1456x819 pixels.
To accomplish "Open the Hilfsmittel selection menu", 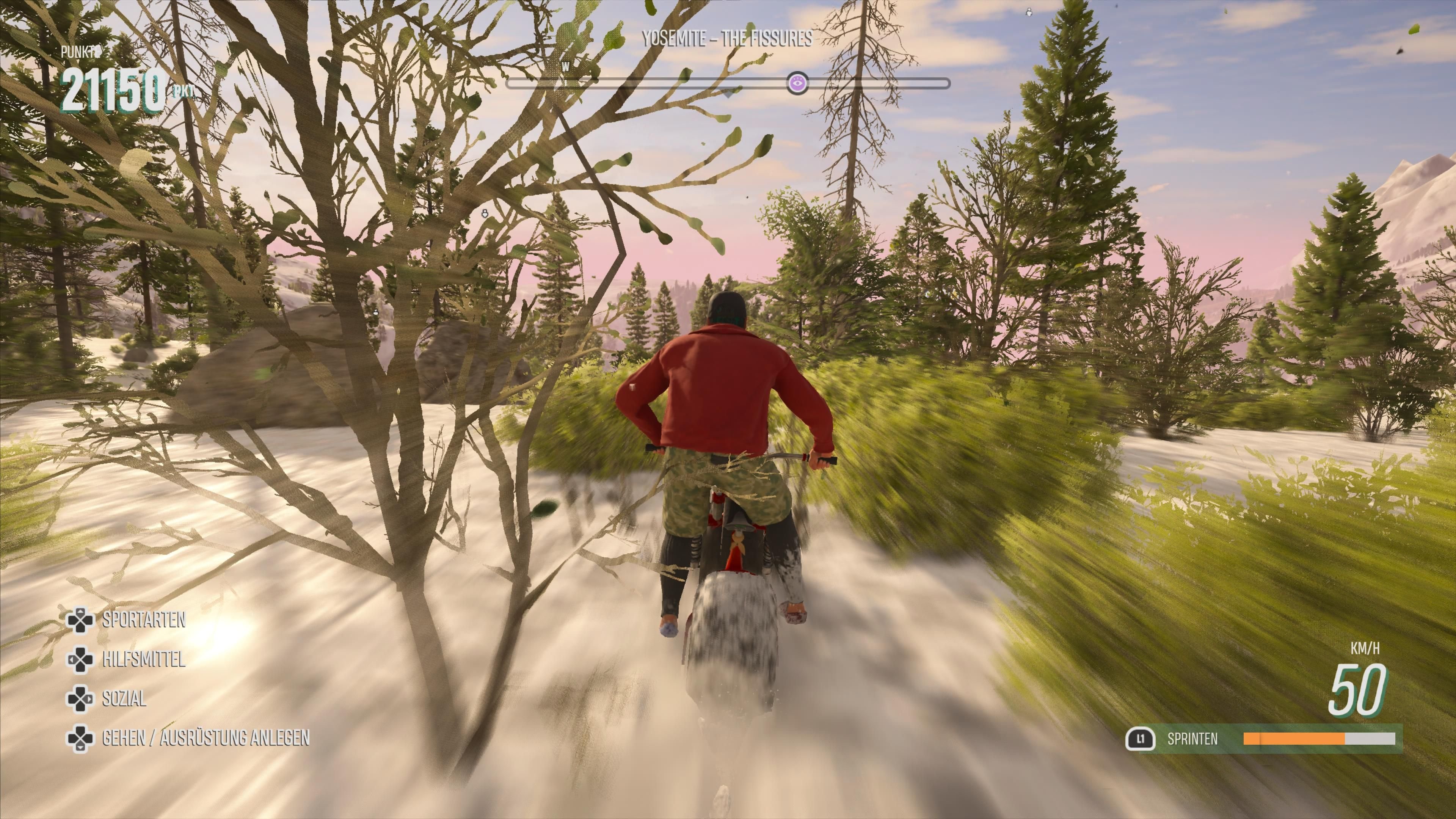I will [x=144, y=659].
